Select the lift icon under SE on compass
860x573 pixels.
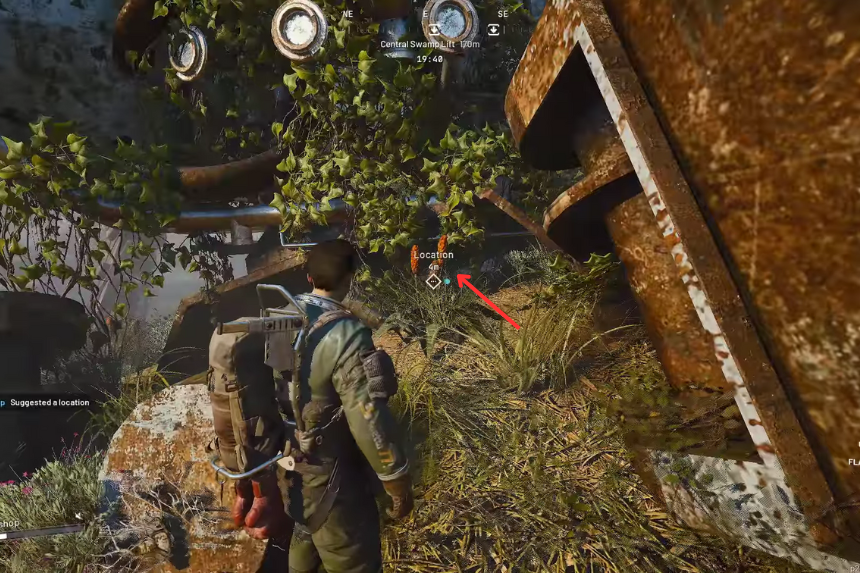(x=493, y=30)
